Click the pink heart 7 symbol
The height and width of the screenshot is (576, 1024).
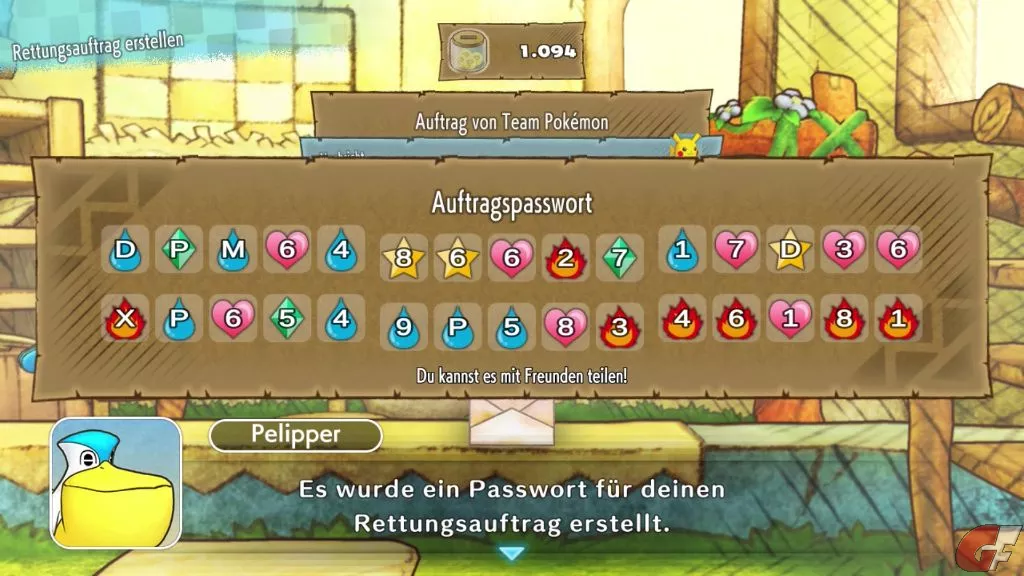point(736,250)
